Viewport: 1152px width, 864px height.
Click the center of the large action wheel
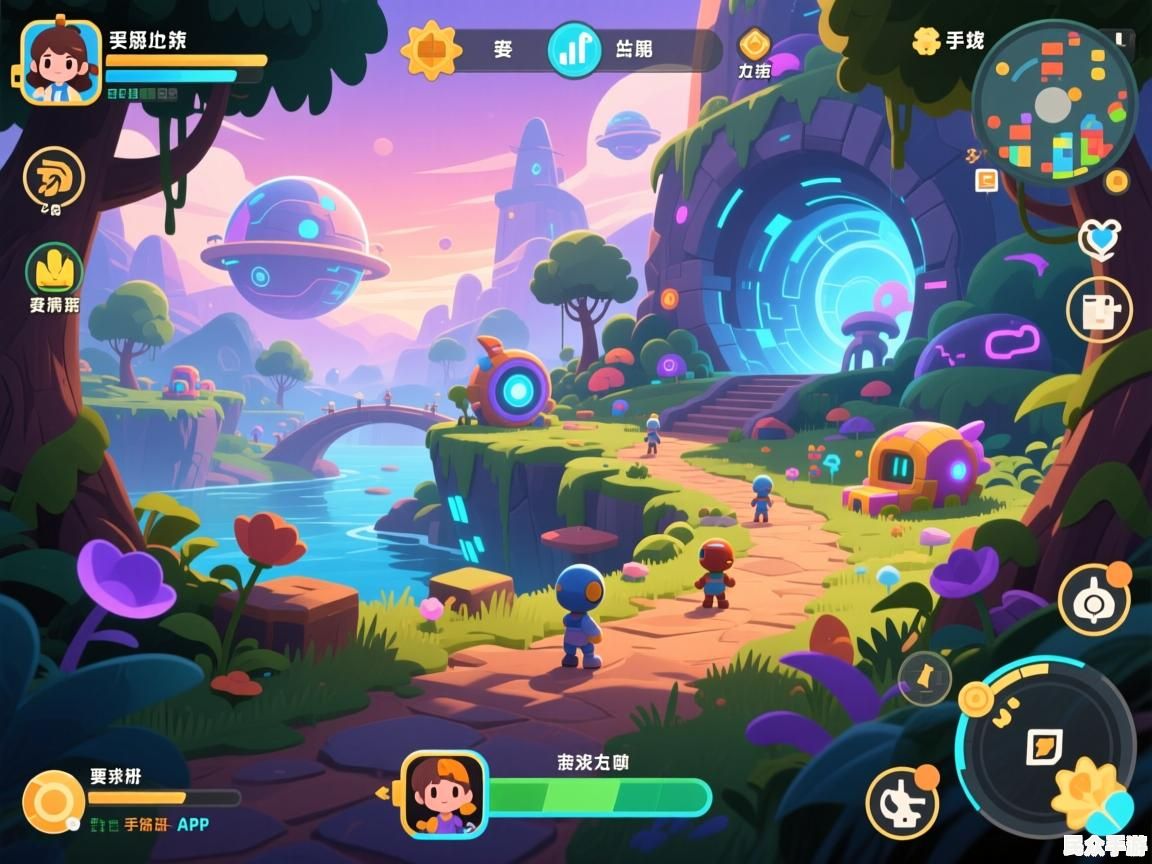[x=1044, y=744]
